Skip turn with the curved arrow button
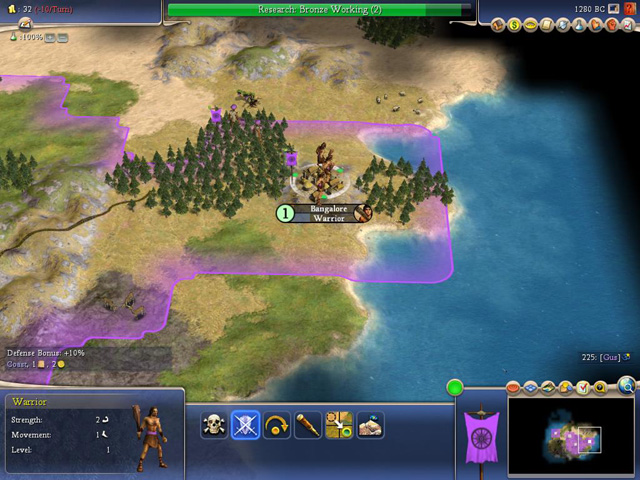This screenshot has height=480, width=640. [x=276, y=425]
